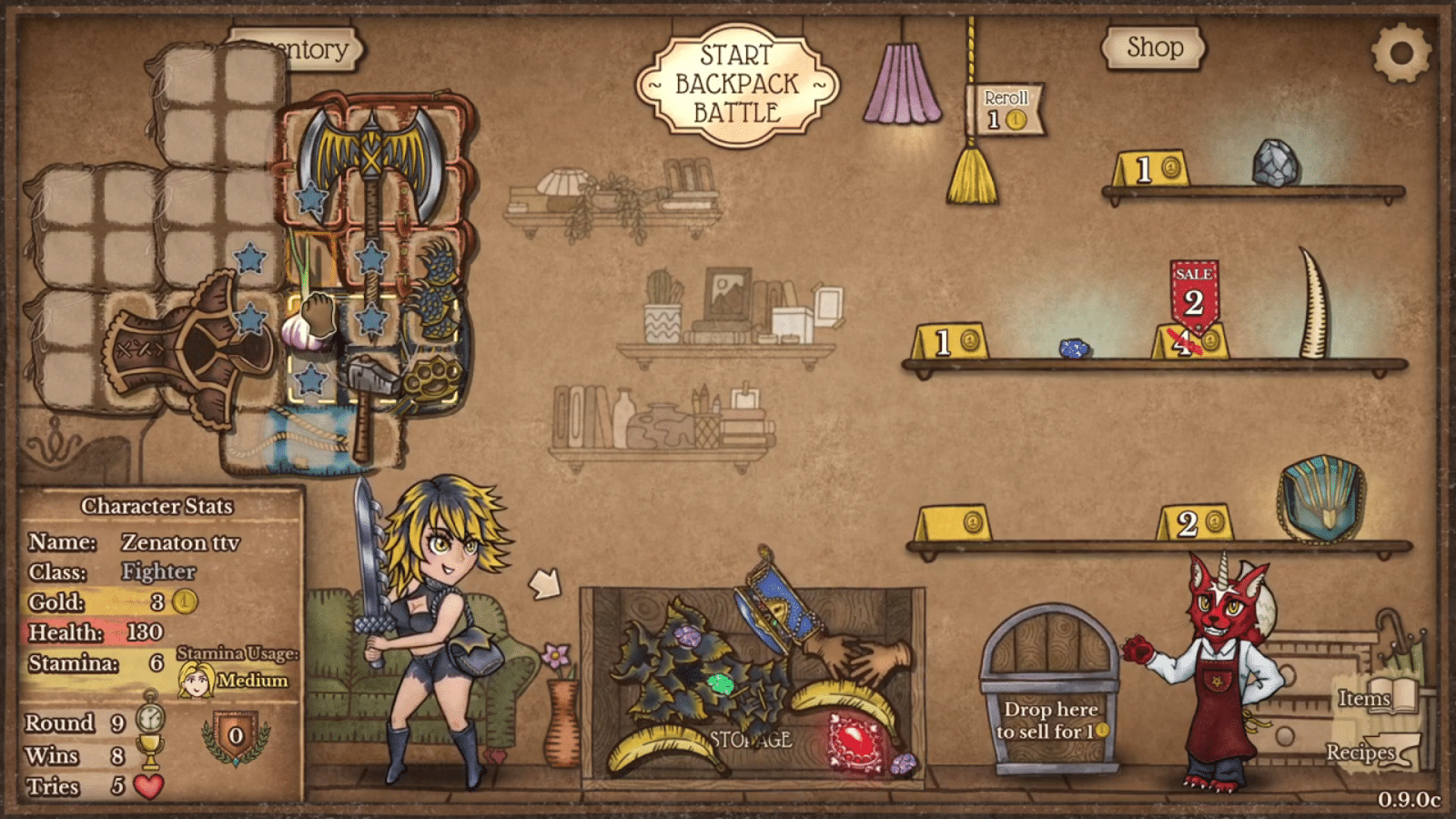Select the blue and gold shield in shop
The image size is (1456, 819).
[x=1320, y=498]
